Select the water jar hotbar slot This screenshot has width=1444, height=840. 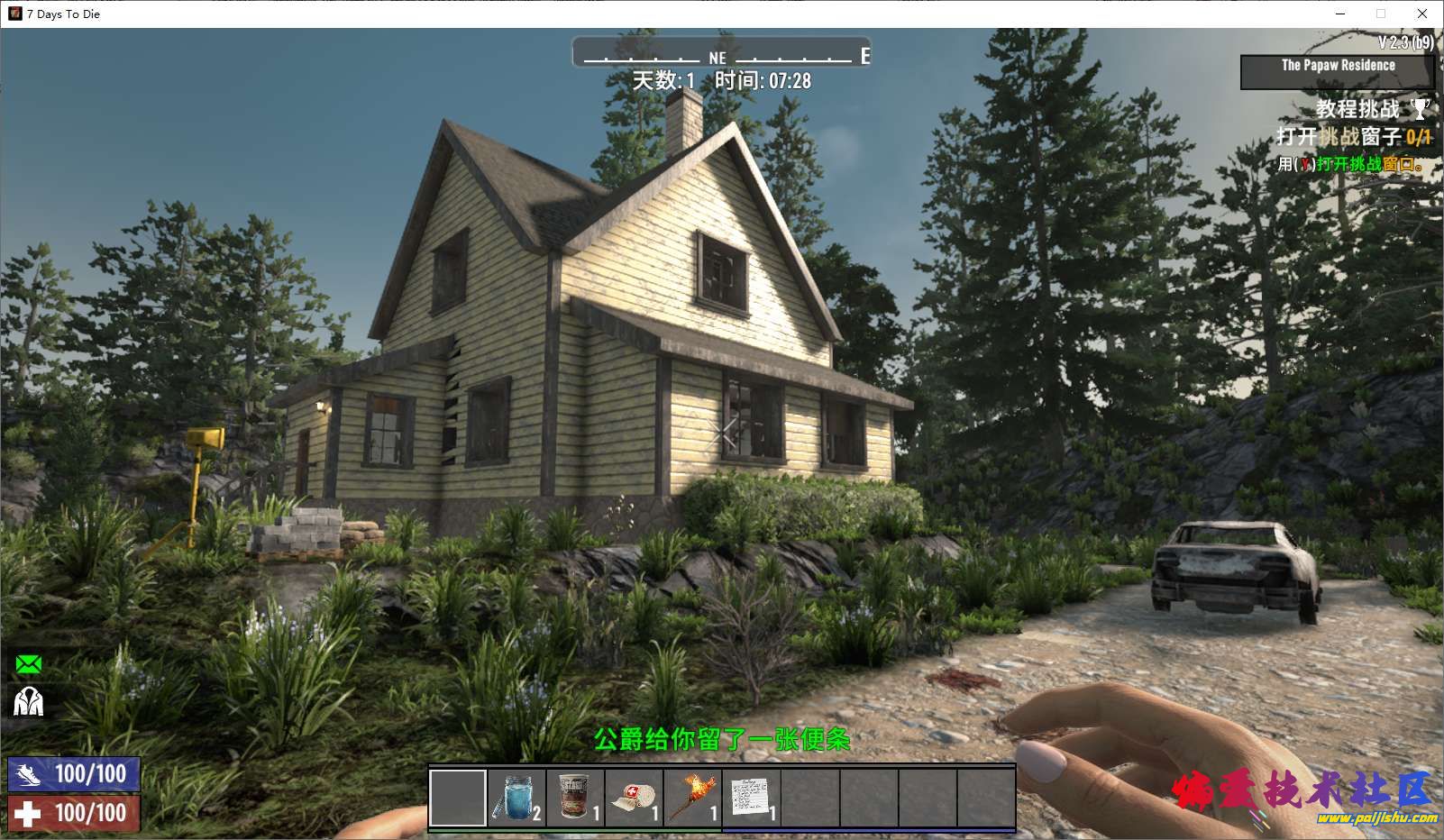[516, 798]
